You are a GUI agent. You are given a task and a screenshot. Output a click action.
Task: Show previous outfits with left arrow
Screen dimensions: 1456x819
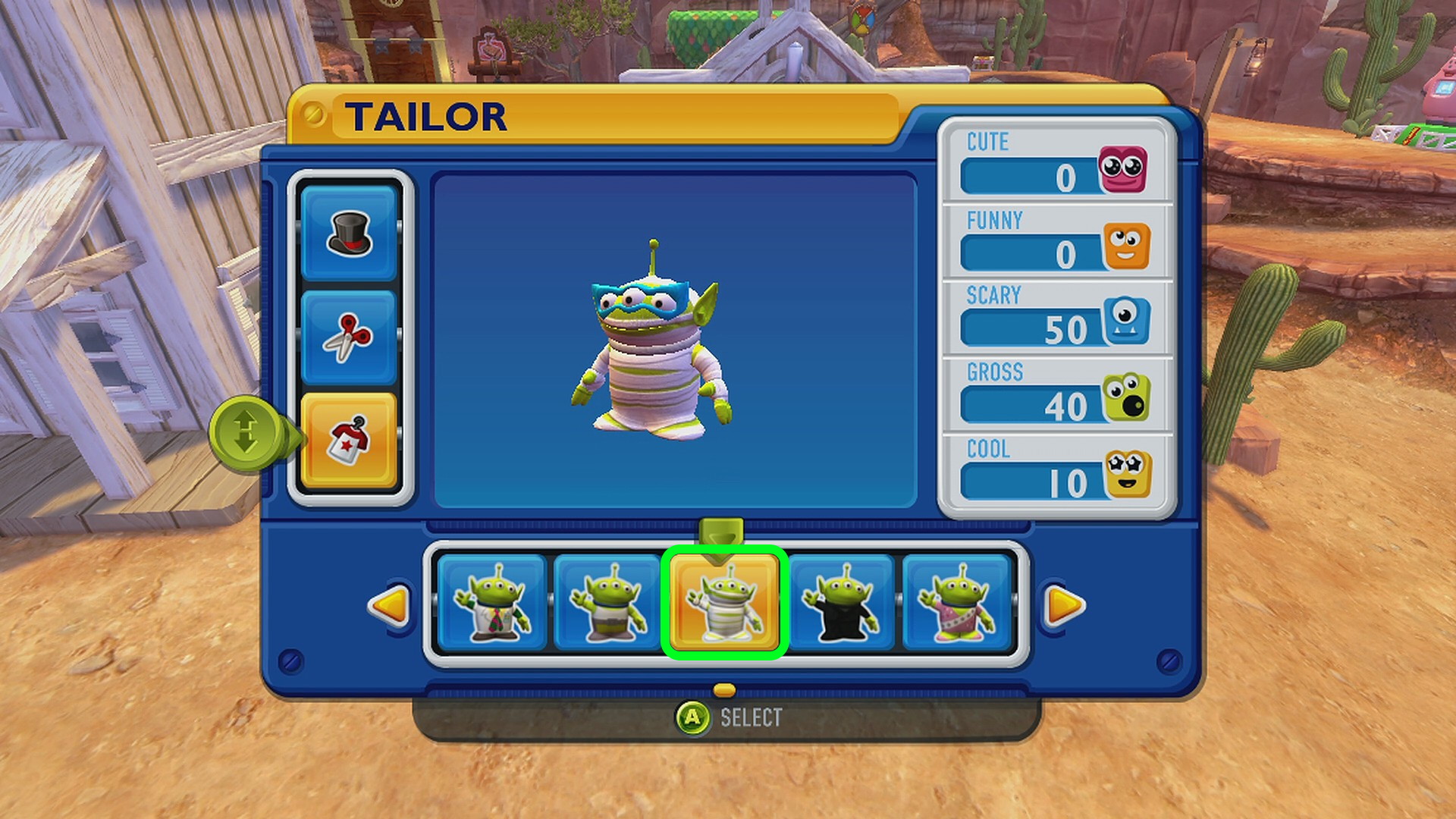click(x=389, y=605)
